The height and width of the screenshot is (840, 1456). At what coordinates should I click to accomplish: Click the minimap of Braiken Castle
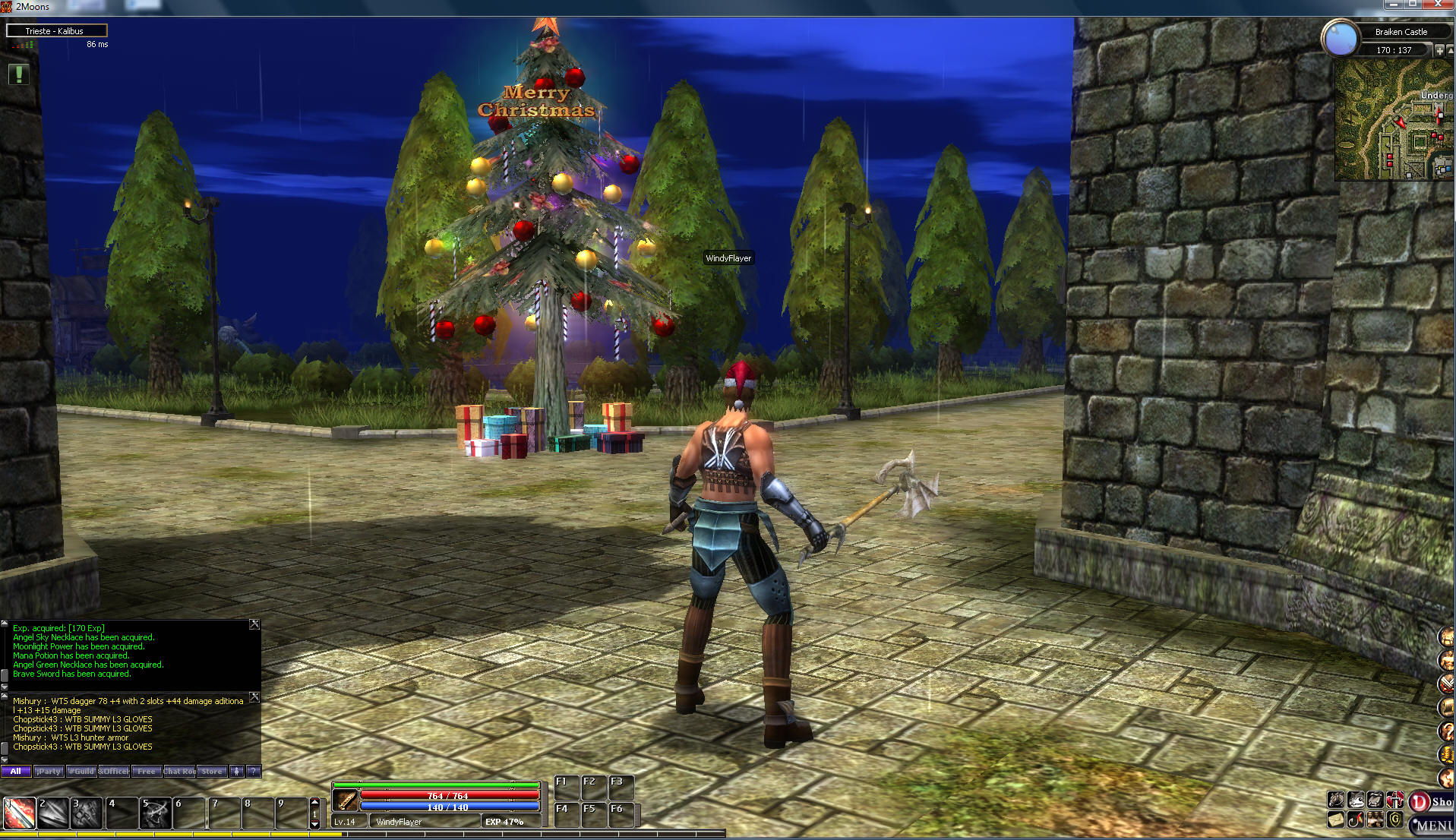click(1393, 120)
